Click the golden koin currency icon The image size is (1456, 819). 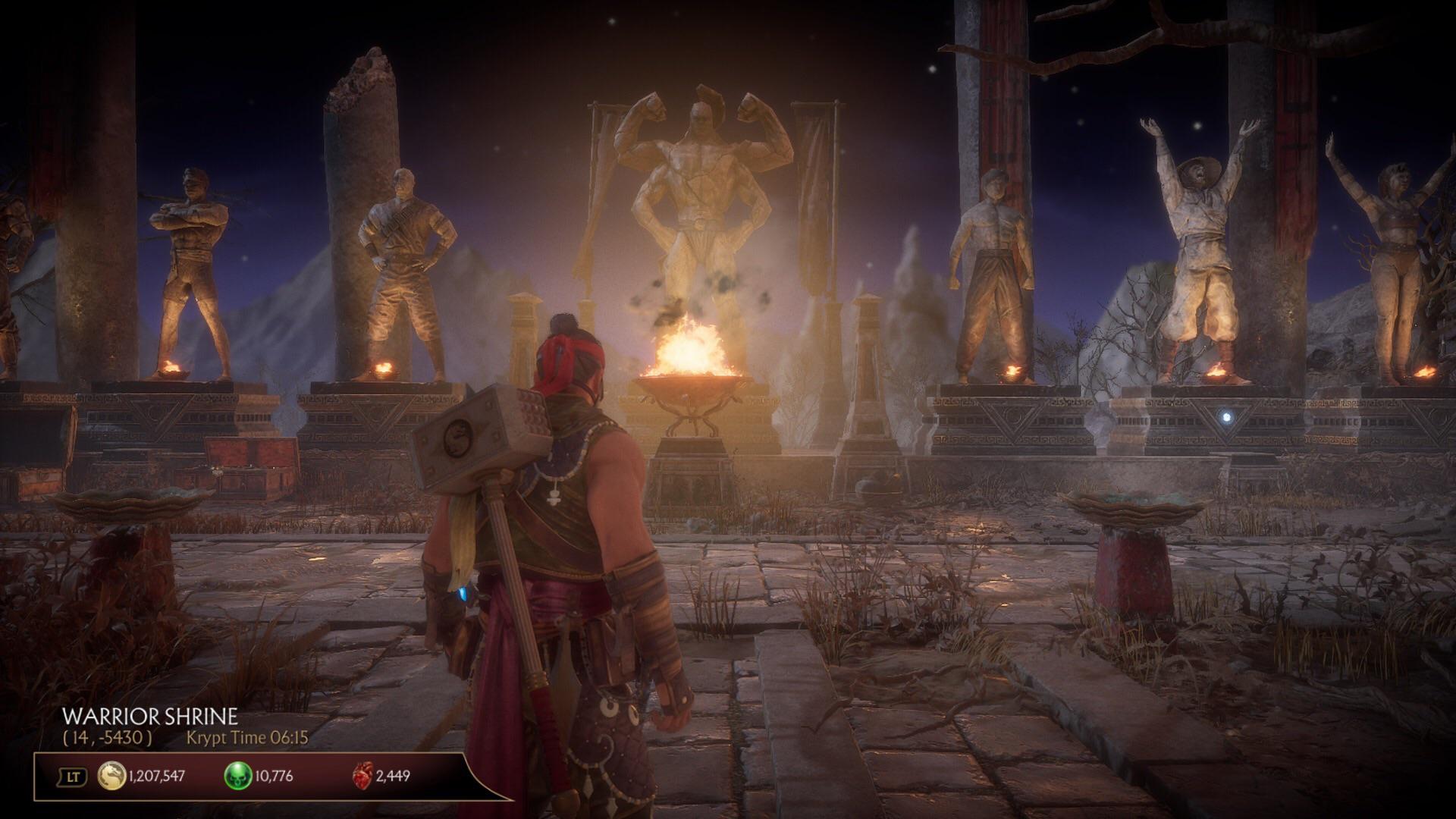(112, 775)
